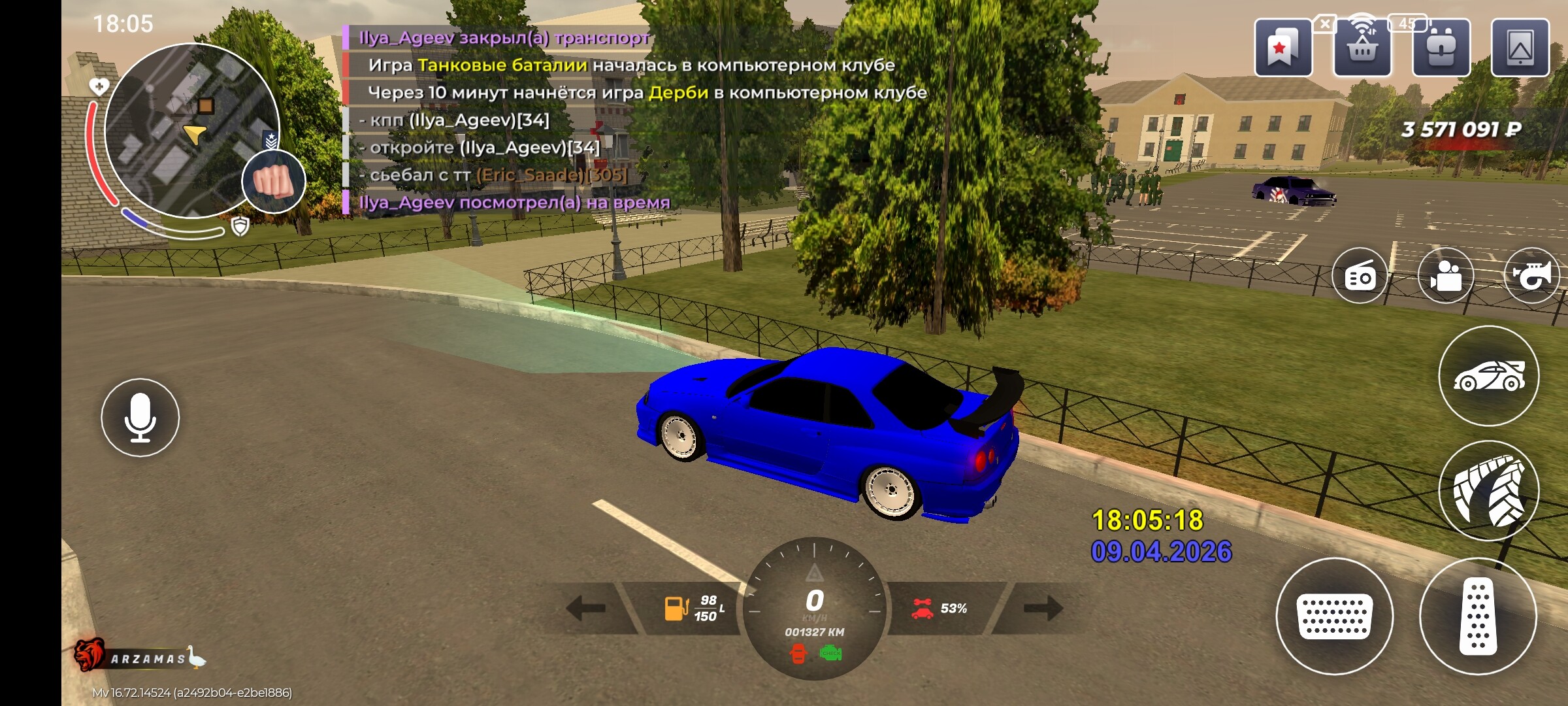1568x706 pixels.
Task: Open the shopping basket store
Action: coord(1362,48)
